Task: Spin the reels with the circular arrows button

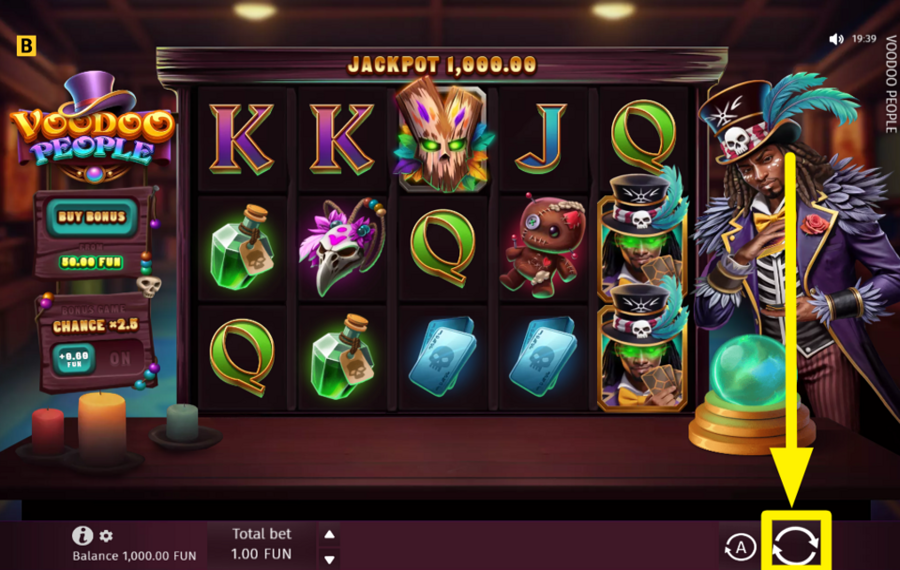Action: click(x=797, y=545)
